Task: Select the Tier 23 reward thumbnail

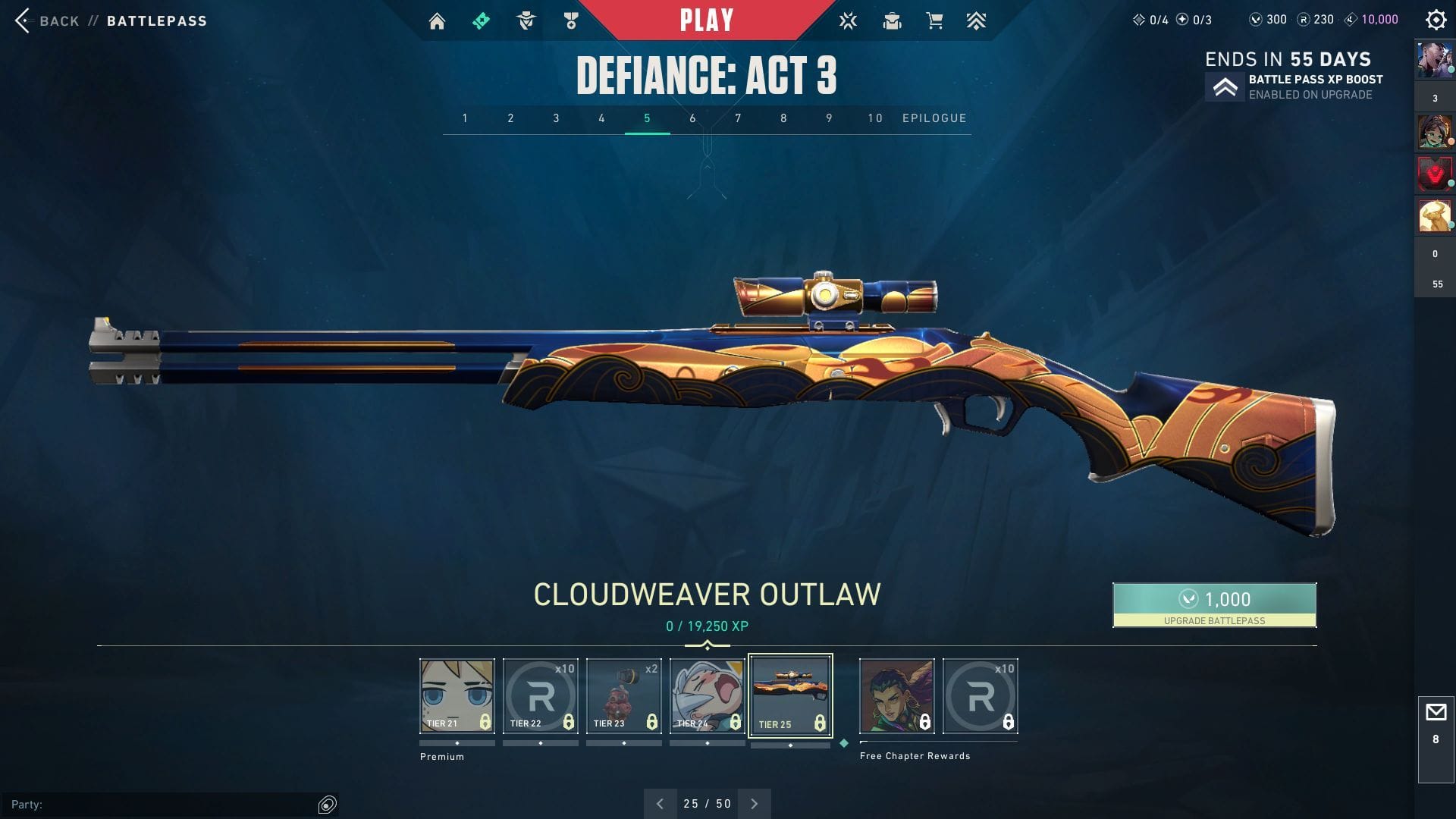Action: click(623, 695)
